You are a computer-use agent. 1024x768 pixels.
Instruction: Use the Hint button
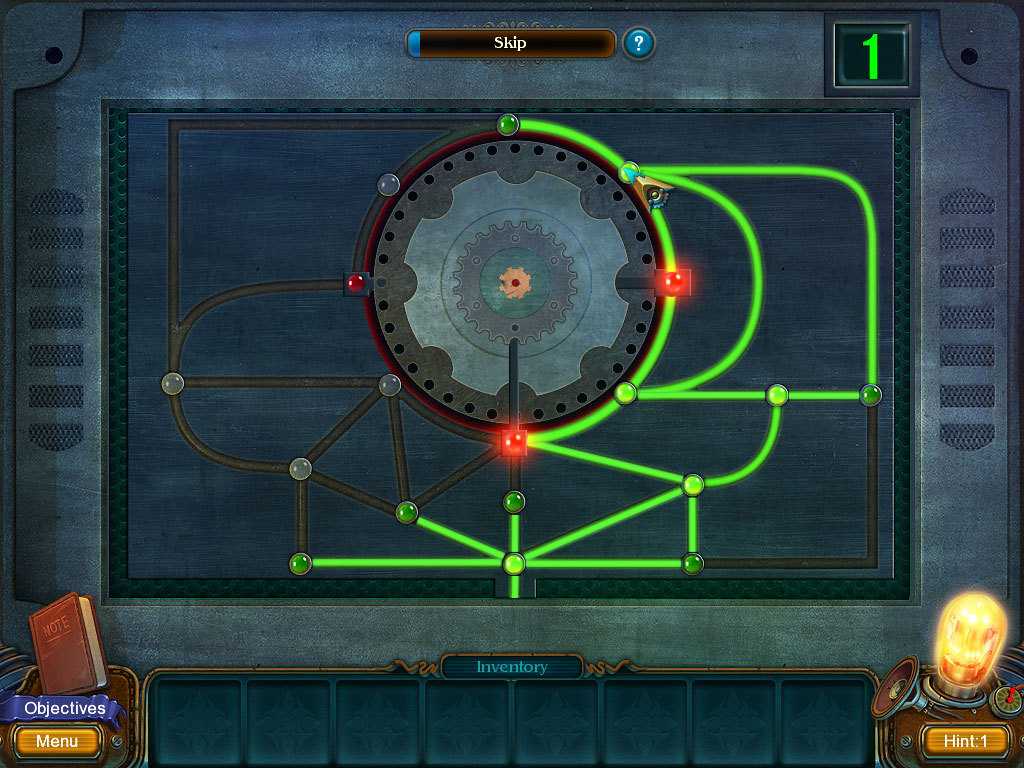(963, 741)
